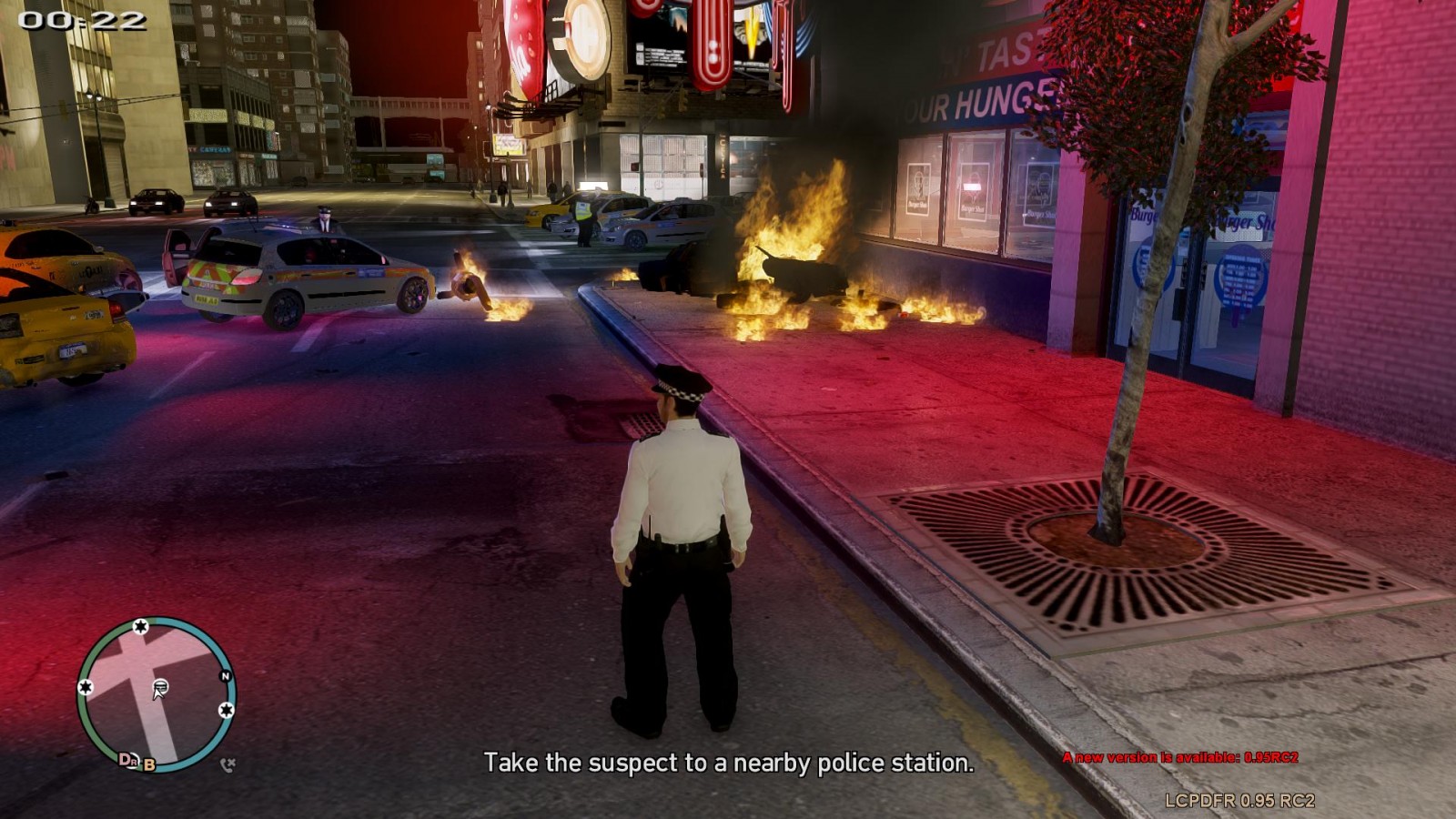The image size is (1456, 819).
Task: Select the Burger Shot blip on the minimap
Action: 159,685
